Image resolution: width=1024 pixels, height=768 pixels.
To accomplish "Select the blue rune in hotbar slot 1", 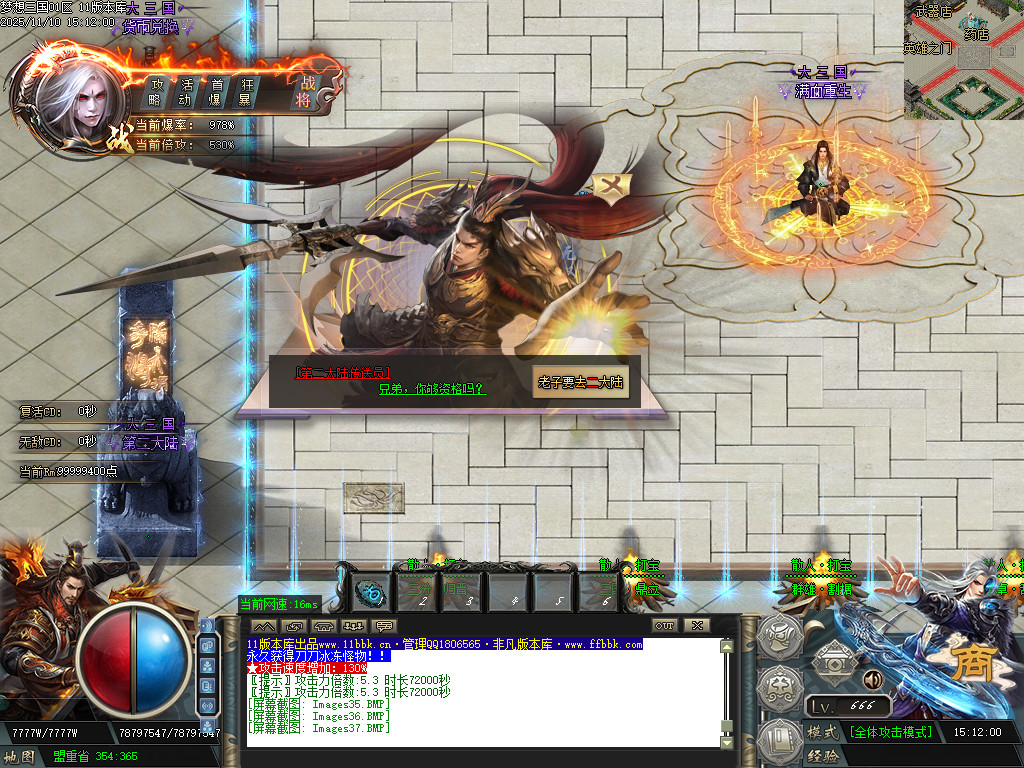I will 373,592.
